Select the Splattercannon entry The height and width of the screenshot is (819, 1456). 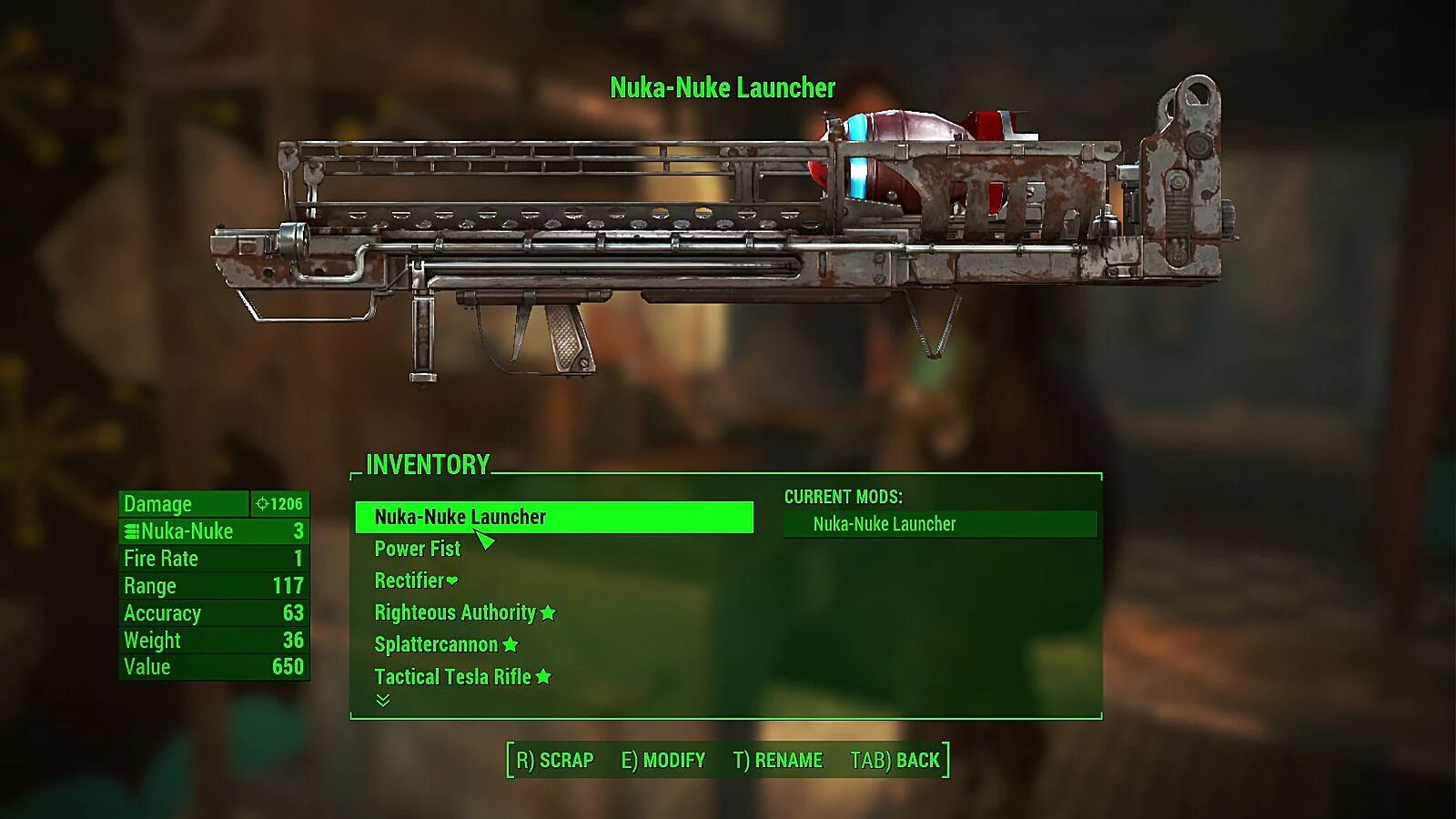pos(437,644)
